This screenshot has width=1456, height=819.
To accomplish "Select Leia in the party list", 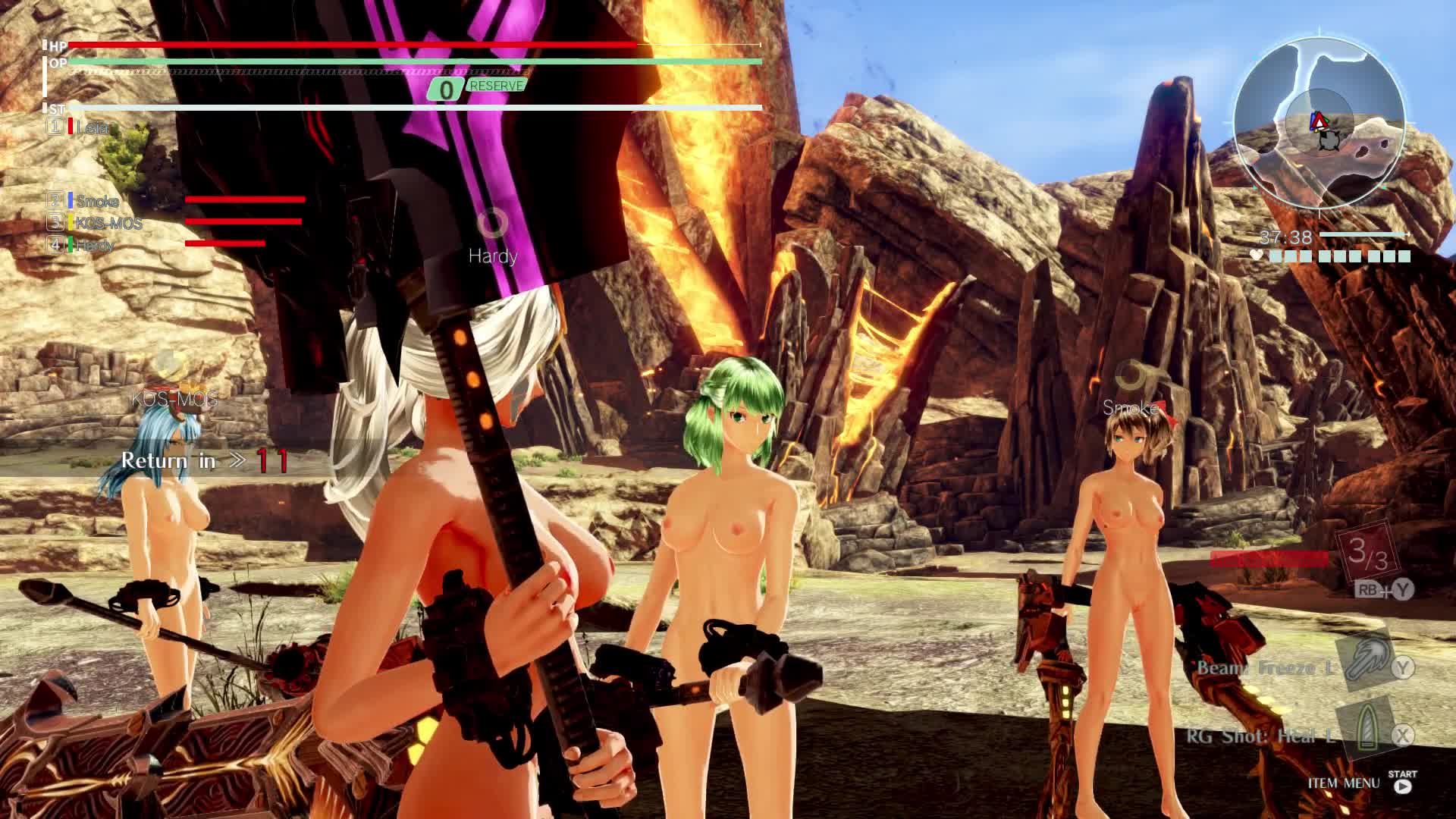I will pyautogui.click(x=92, y=127).
